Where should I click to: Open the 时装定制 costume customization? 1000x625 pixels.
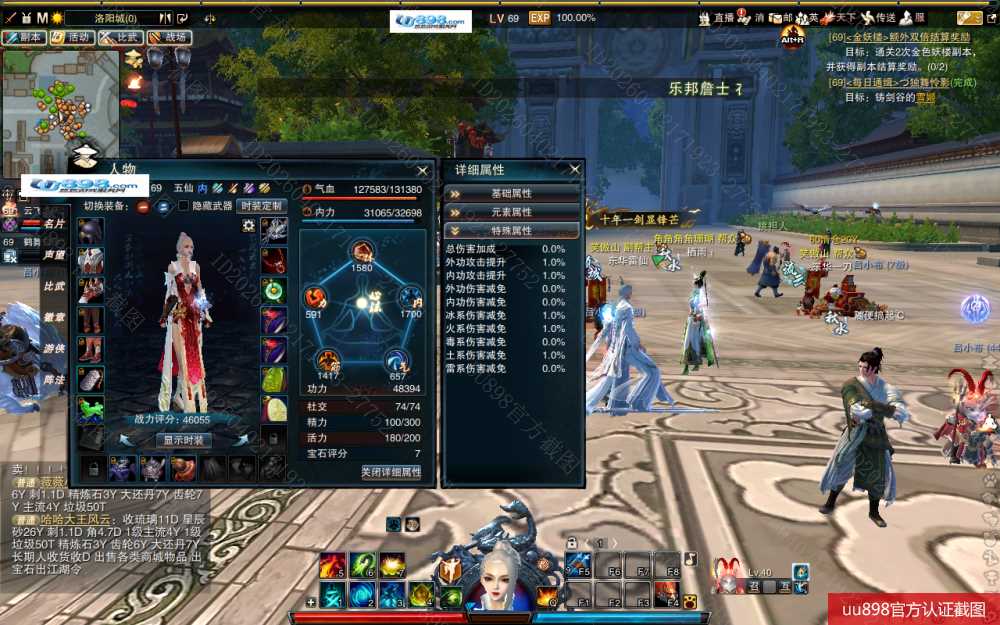pyautogui.click(x=262, y=206)
